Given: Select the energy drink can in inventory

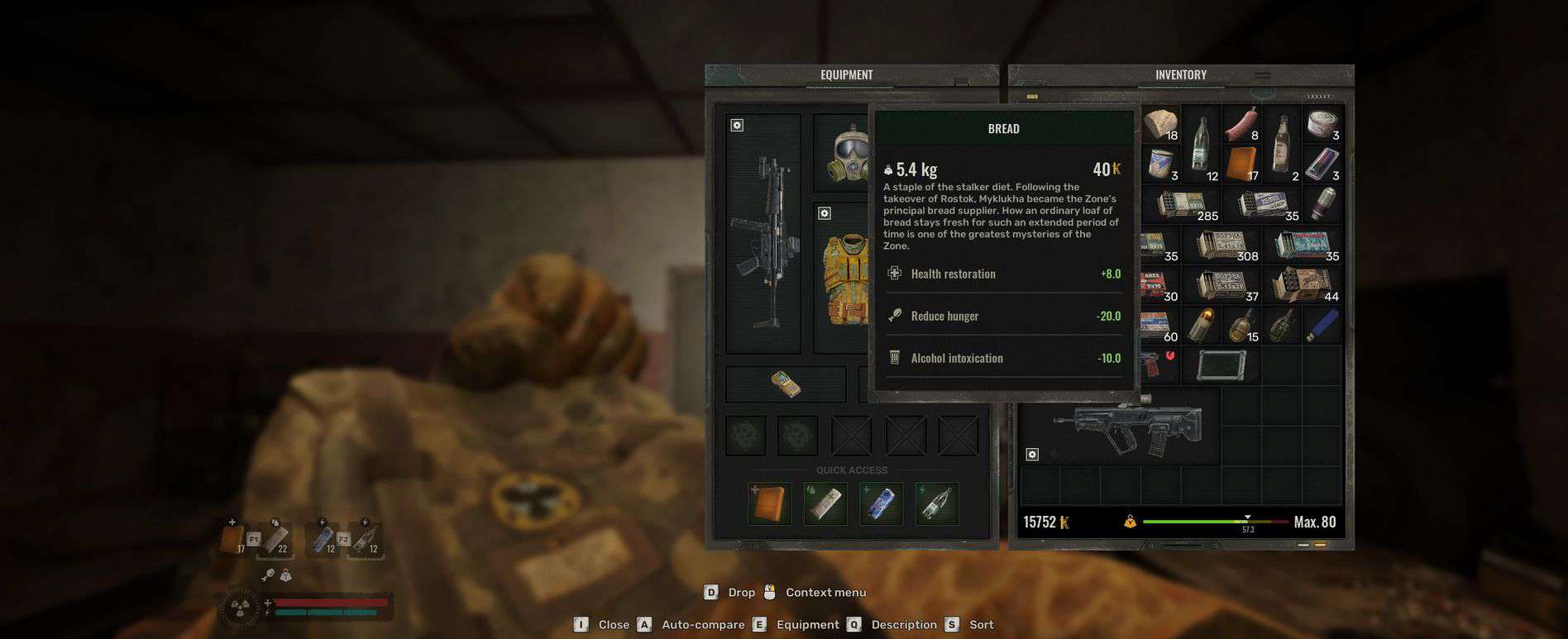Looking at the screenshot, I should click(x=1322, y=165).
